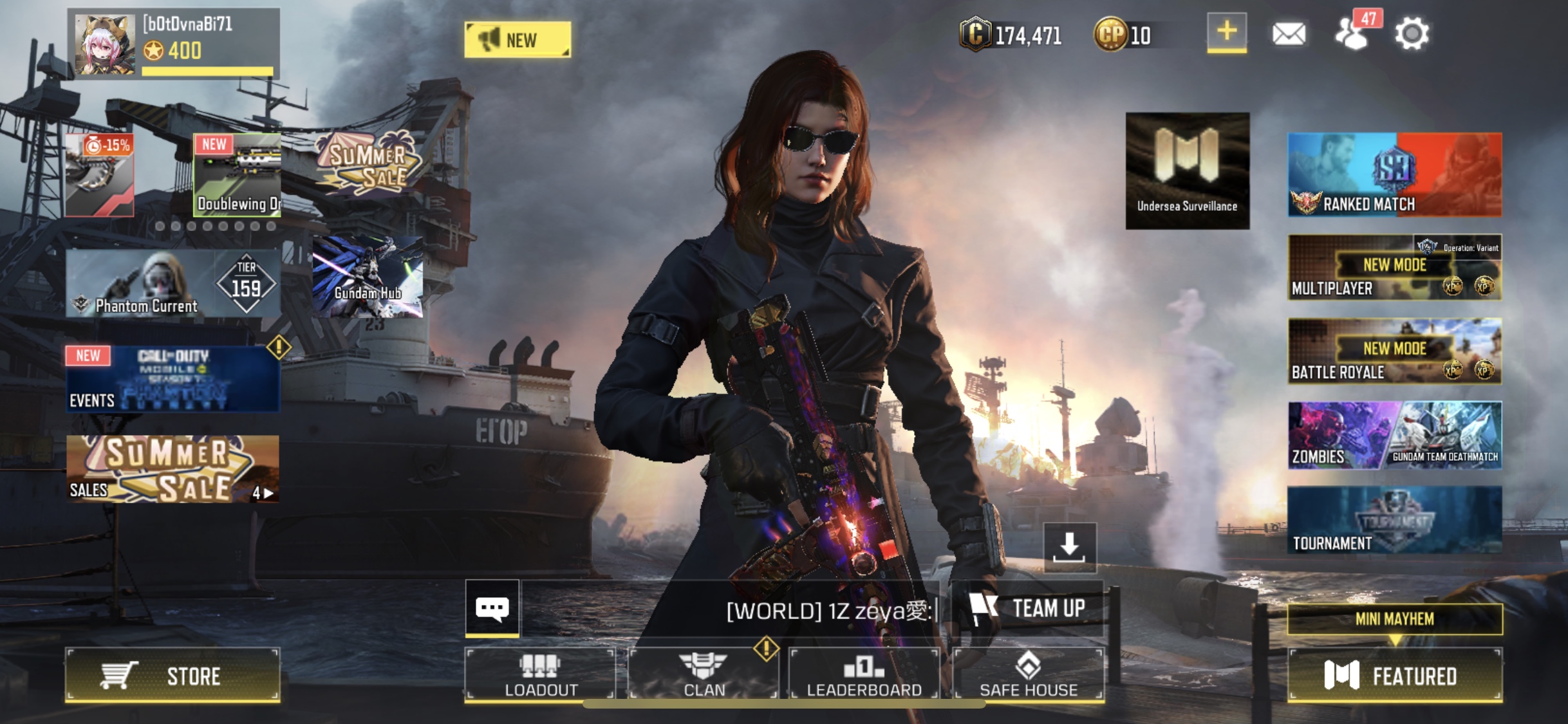Click the Team Up button
The height and width of the screenshot is (724, 1568).
[x=1027, y=608]
